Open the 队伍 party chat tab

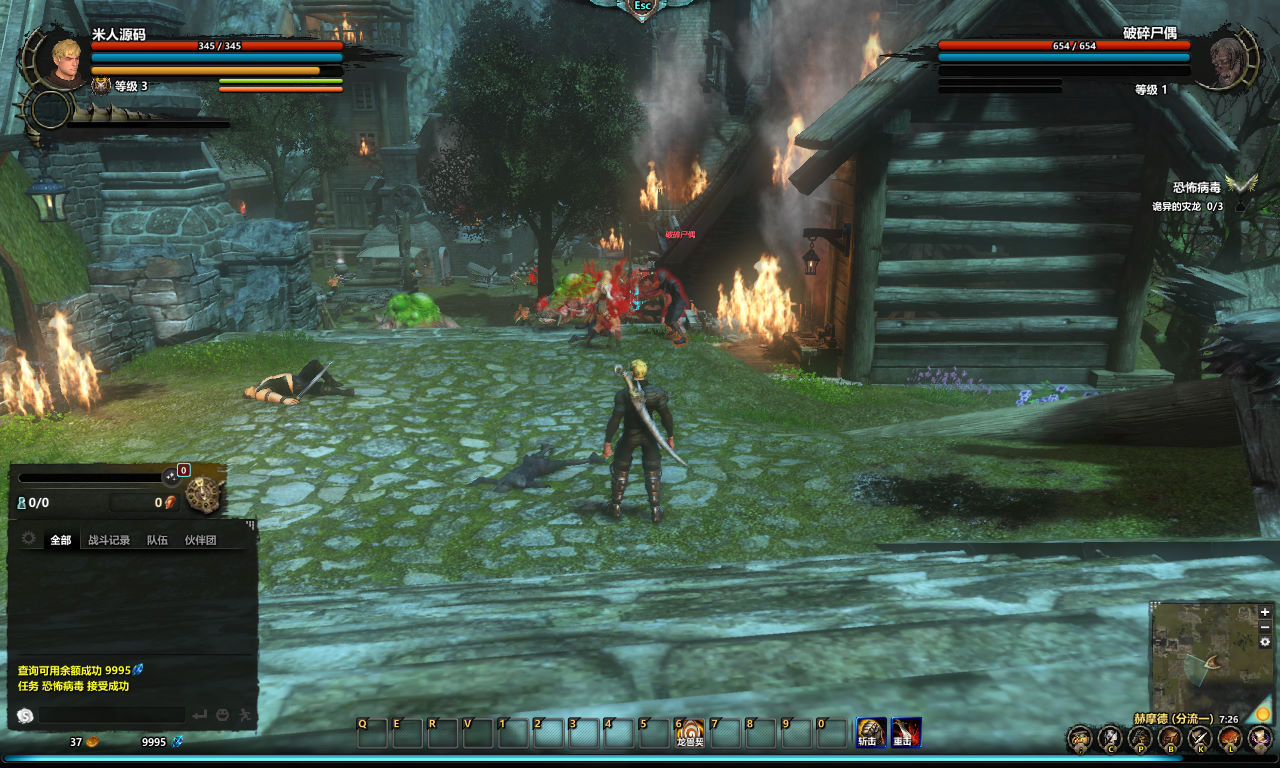click(x=157, y=540)
